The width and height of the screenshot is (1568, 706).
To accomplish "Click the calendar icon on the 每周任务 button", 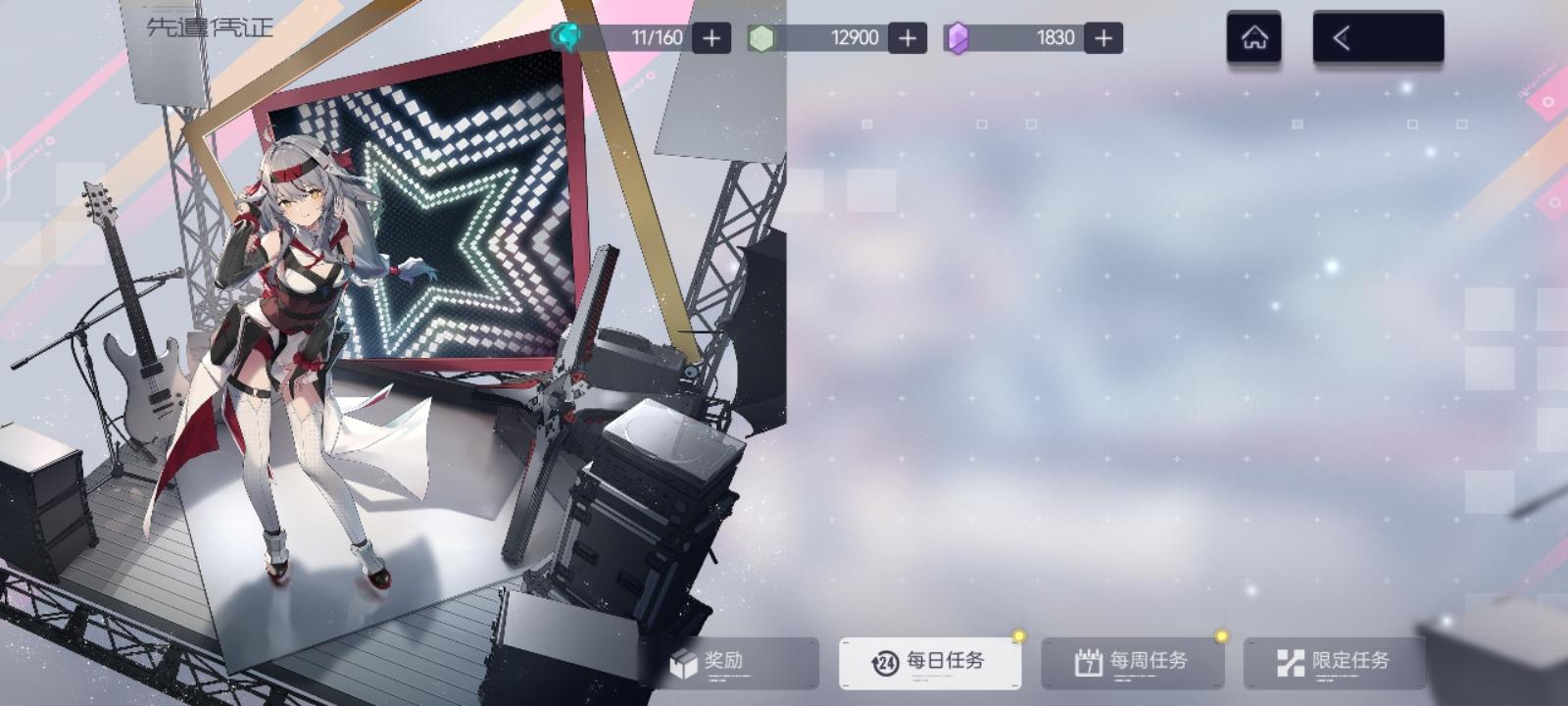I will (x=1088, y=661).
